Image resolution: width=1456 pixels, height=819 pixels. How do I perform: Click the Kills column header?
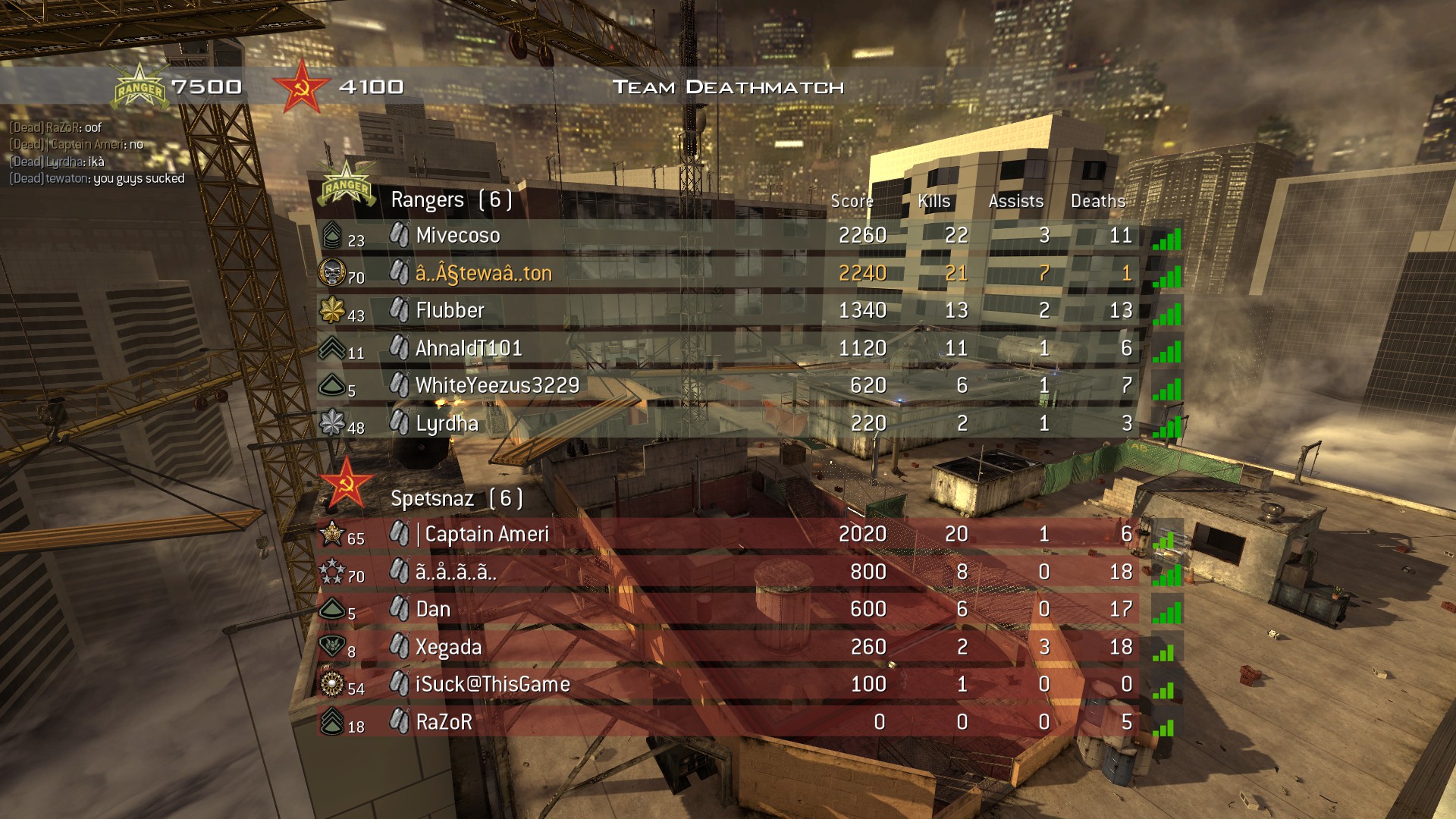[x=934, y=201]
